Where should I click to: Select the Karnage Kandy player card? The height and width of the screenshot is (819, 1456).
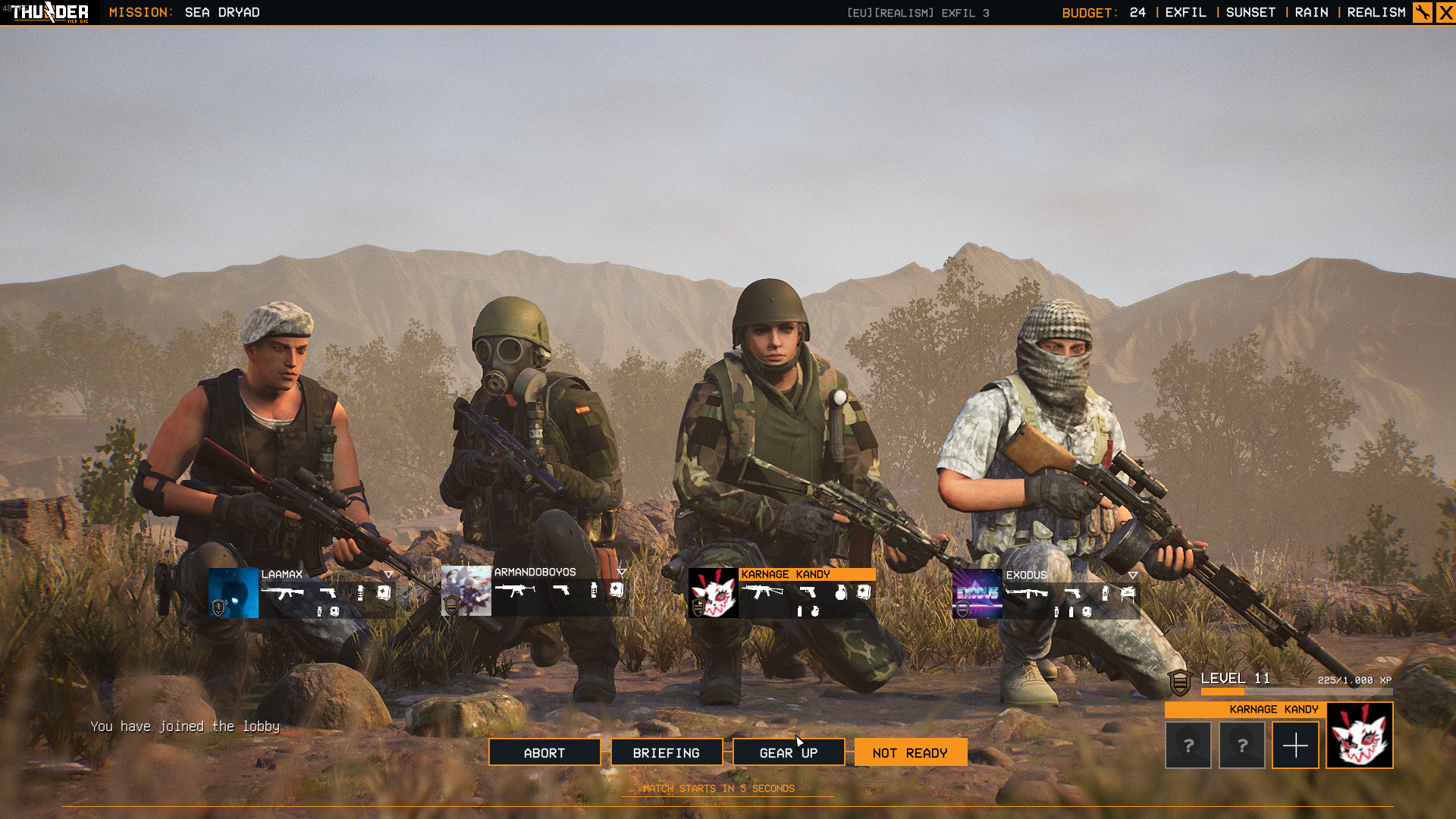[x=807, y=594]
